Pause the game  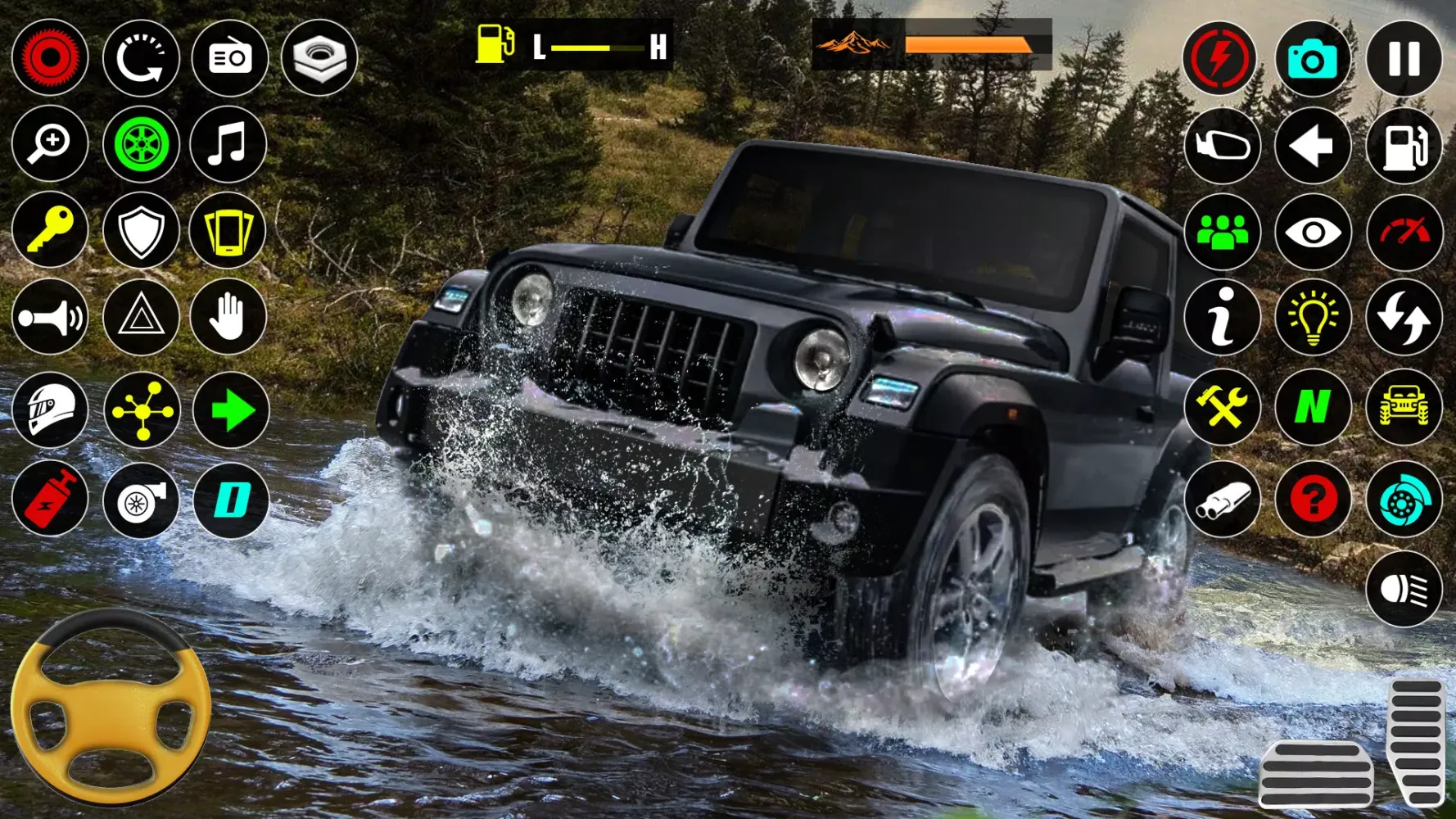coord(1403,57)
